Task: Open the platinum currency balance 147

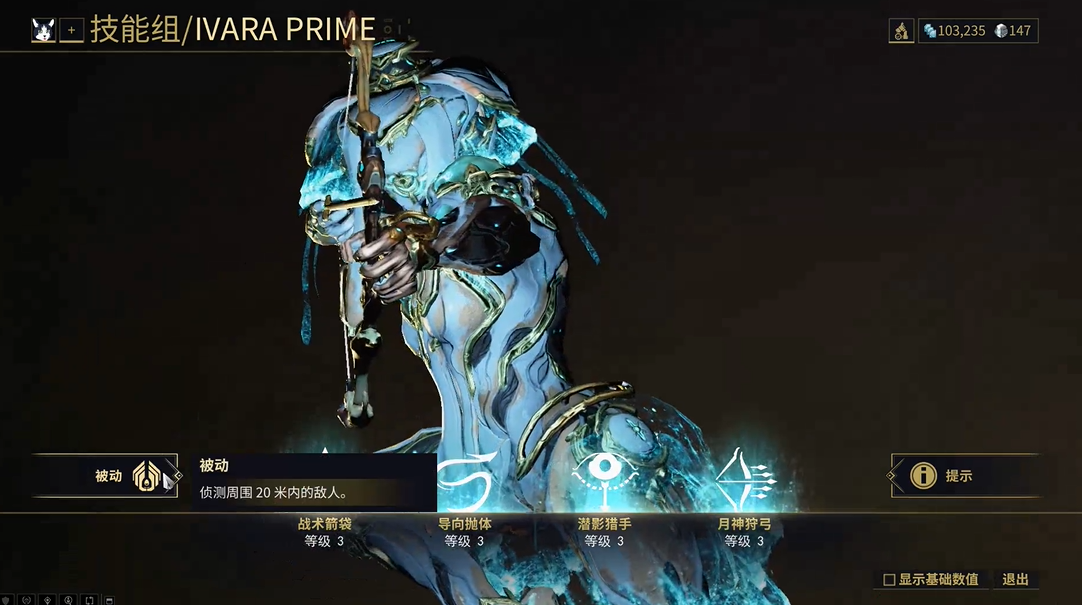Action: click(x=1013, y=31)
